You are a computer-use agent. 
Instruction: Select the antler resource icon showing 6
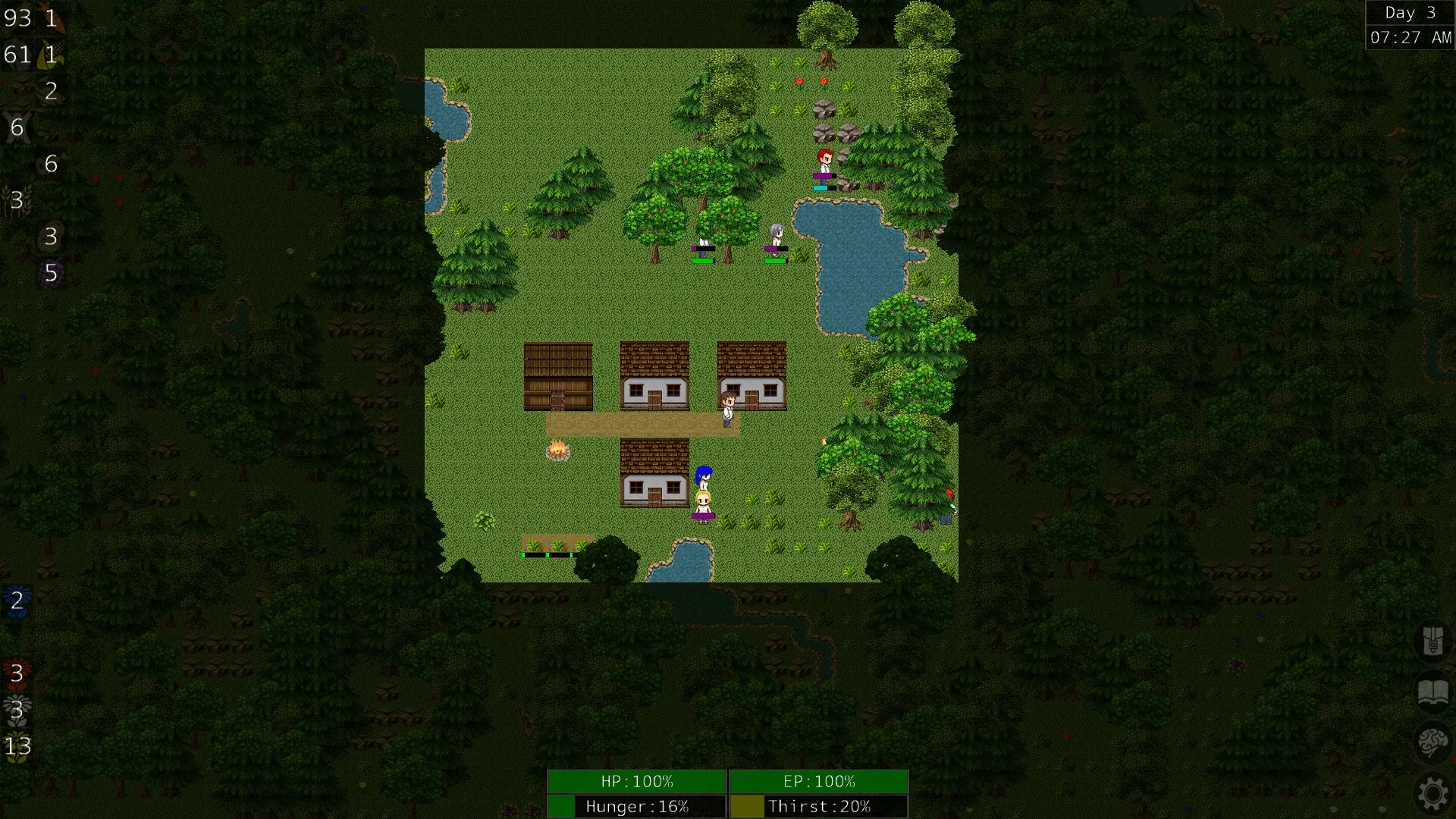[x=18, y=127]
